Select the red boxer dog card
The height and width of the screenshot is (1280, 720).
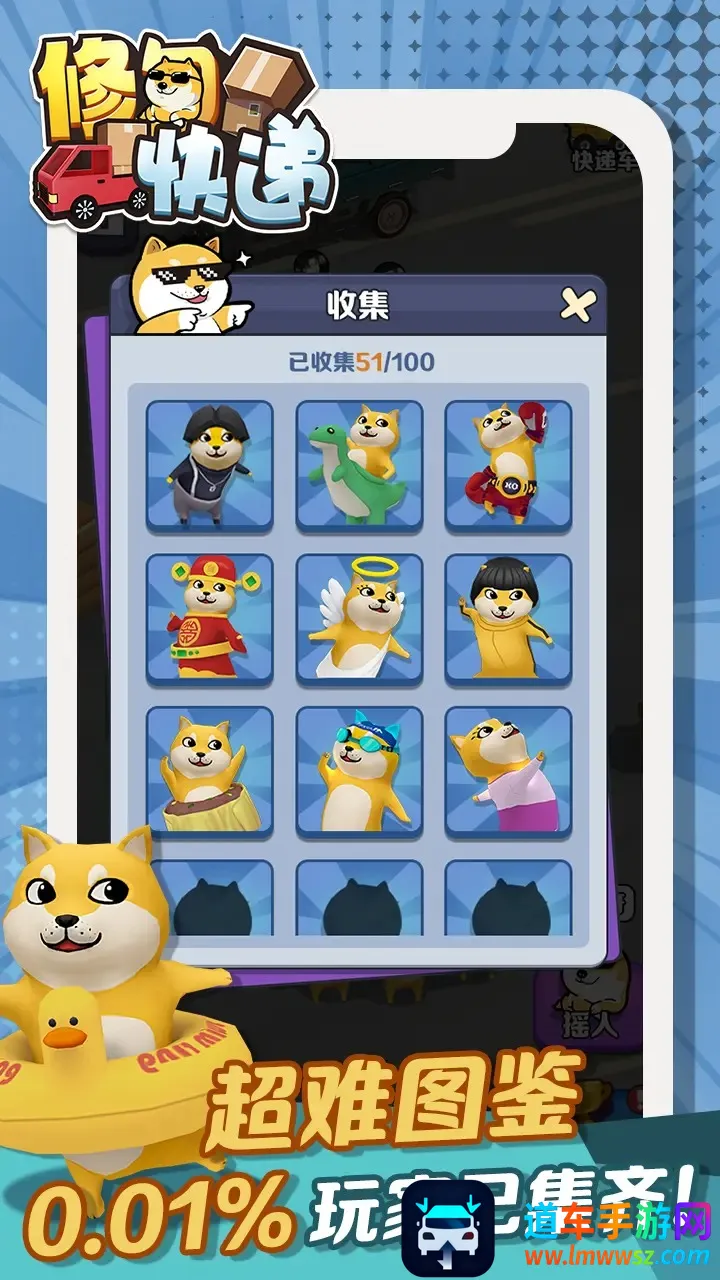[x=508, y=465]
